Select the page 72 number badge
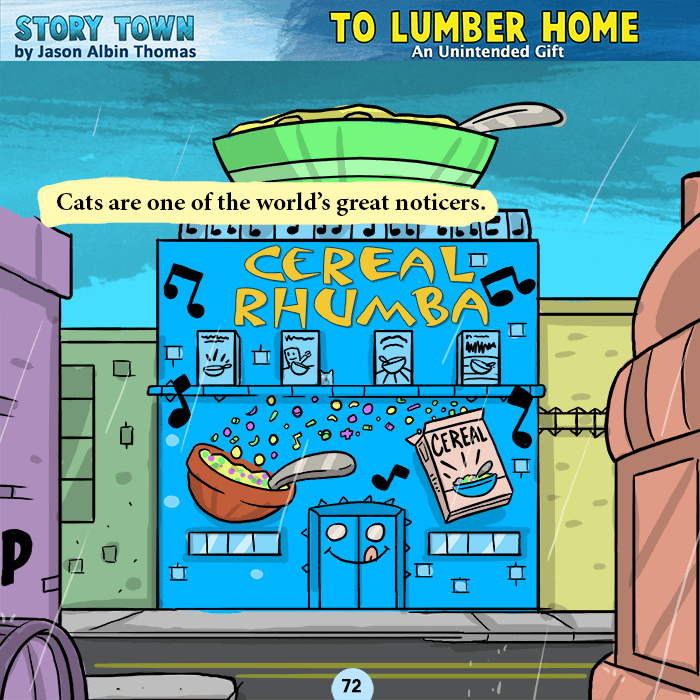 coord(351,686)
